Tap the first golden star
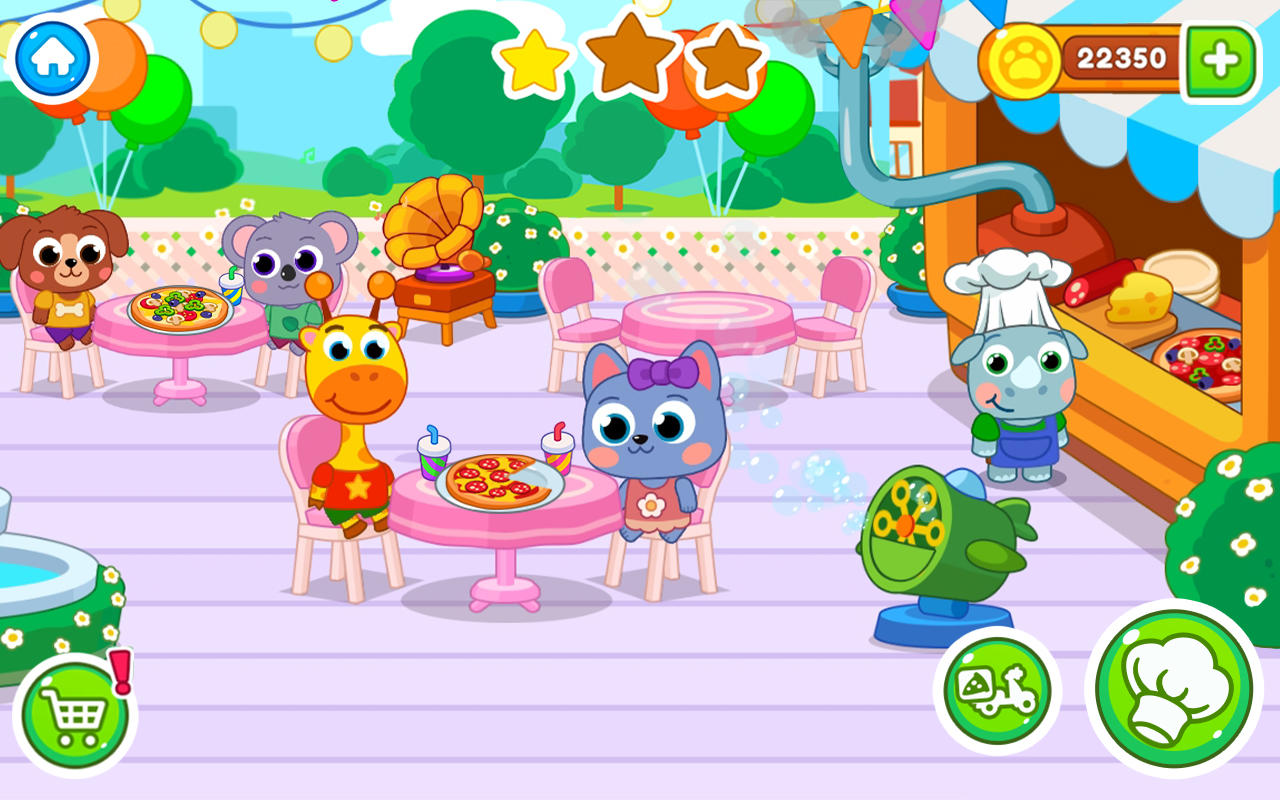Image resolution: width=1280 pixels, height=800 pixels. point(535,60)
